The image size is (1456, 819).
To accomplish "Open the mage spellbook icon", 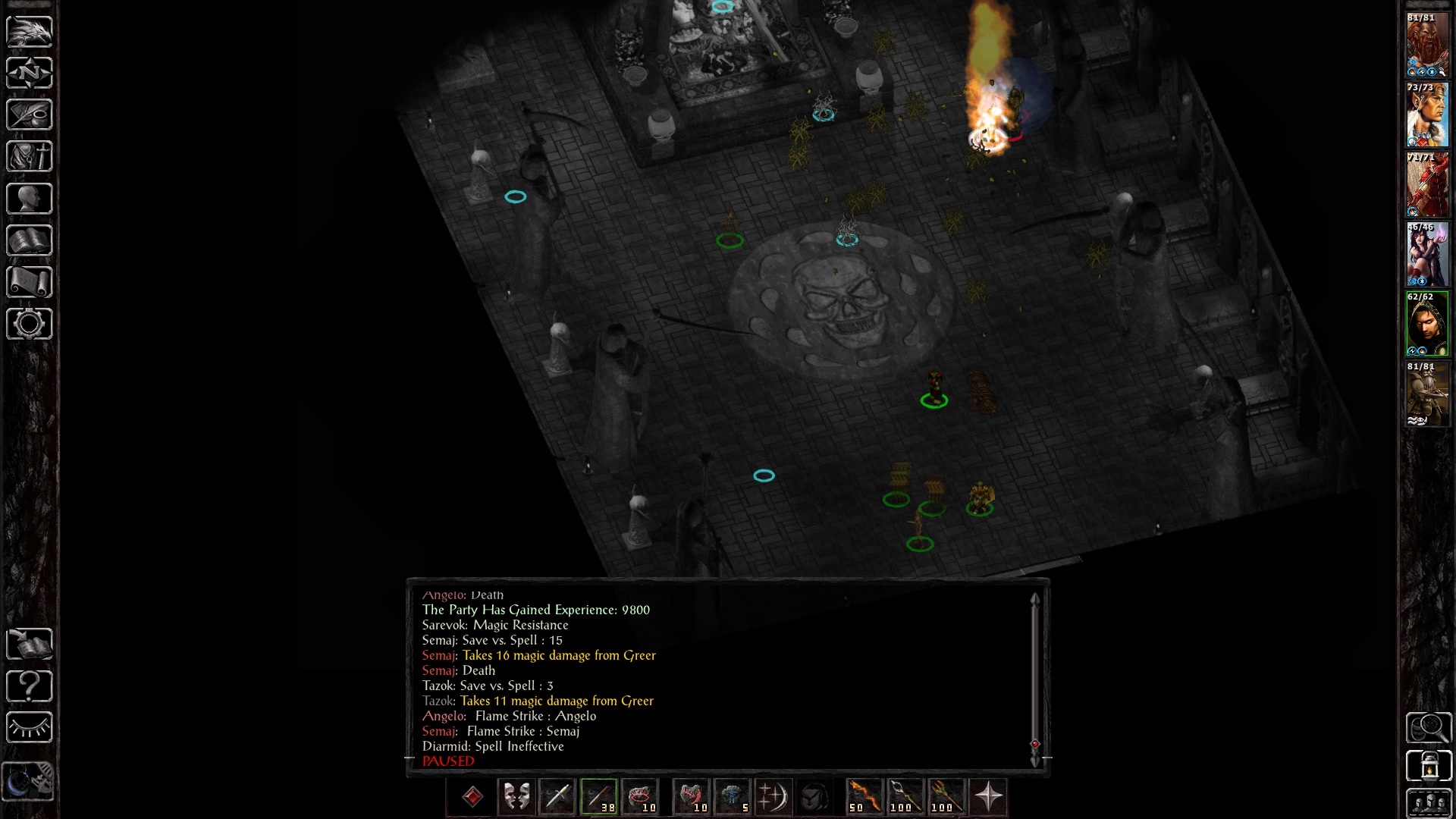I will 30,240.
